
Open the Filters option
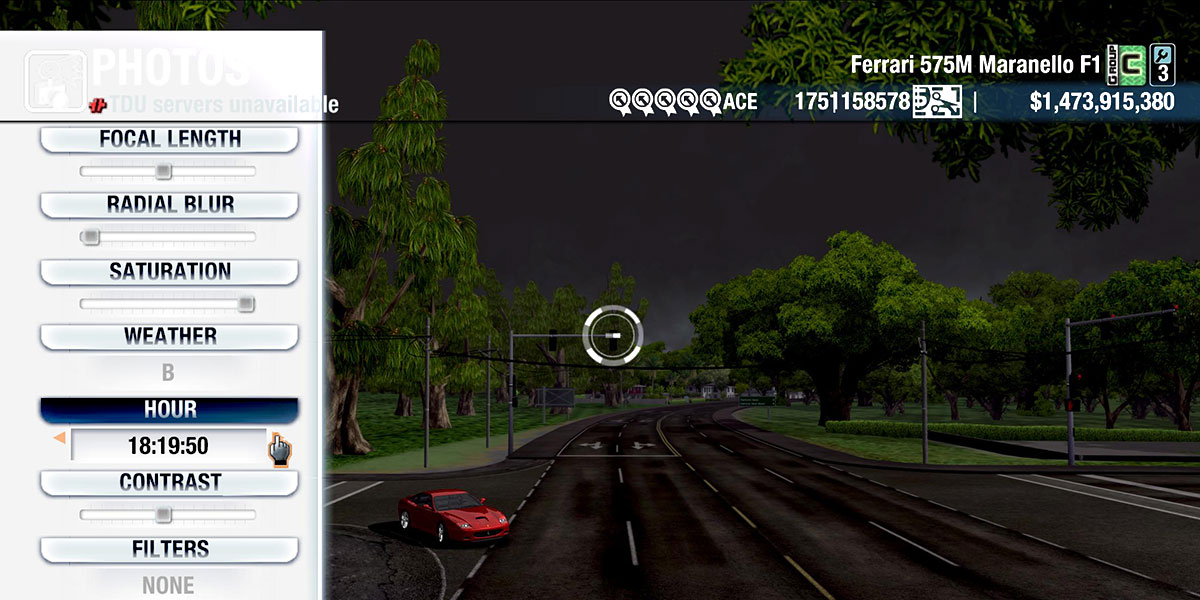coord(169,549)
